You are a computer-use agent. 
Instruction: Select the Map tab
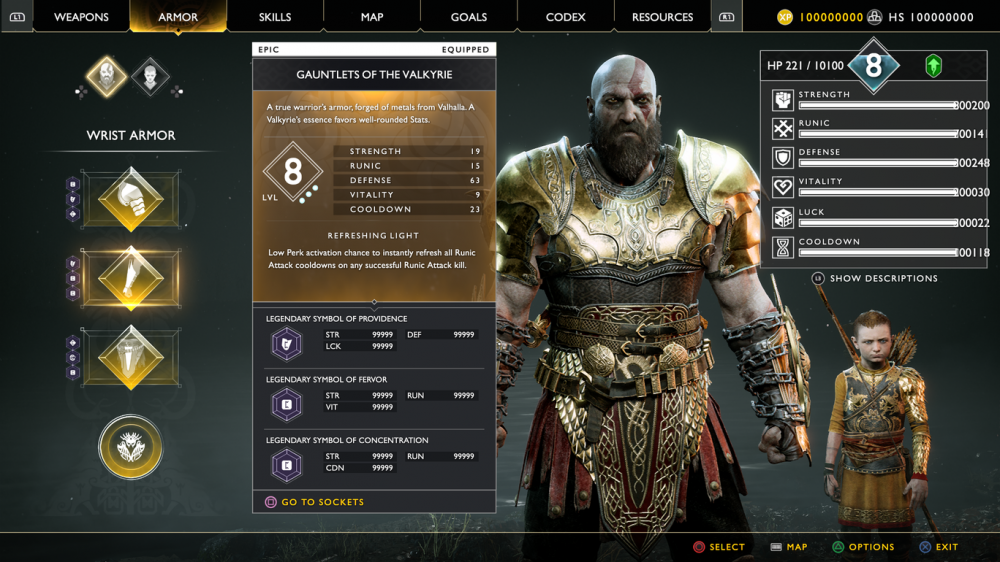(372, 17)
